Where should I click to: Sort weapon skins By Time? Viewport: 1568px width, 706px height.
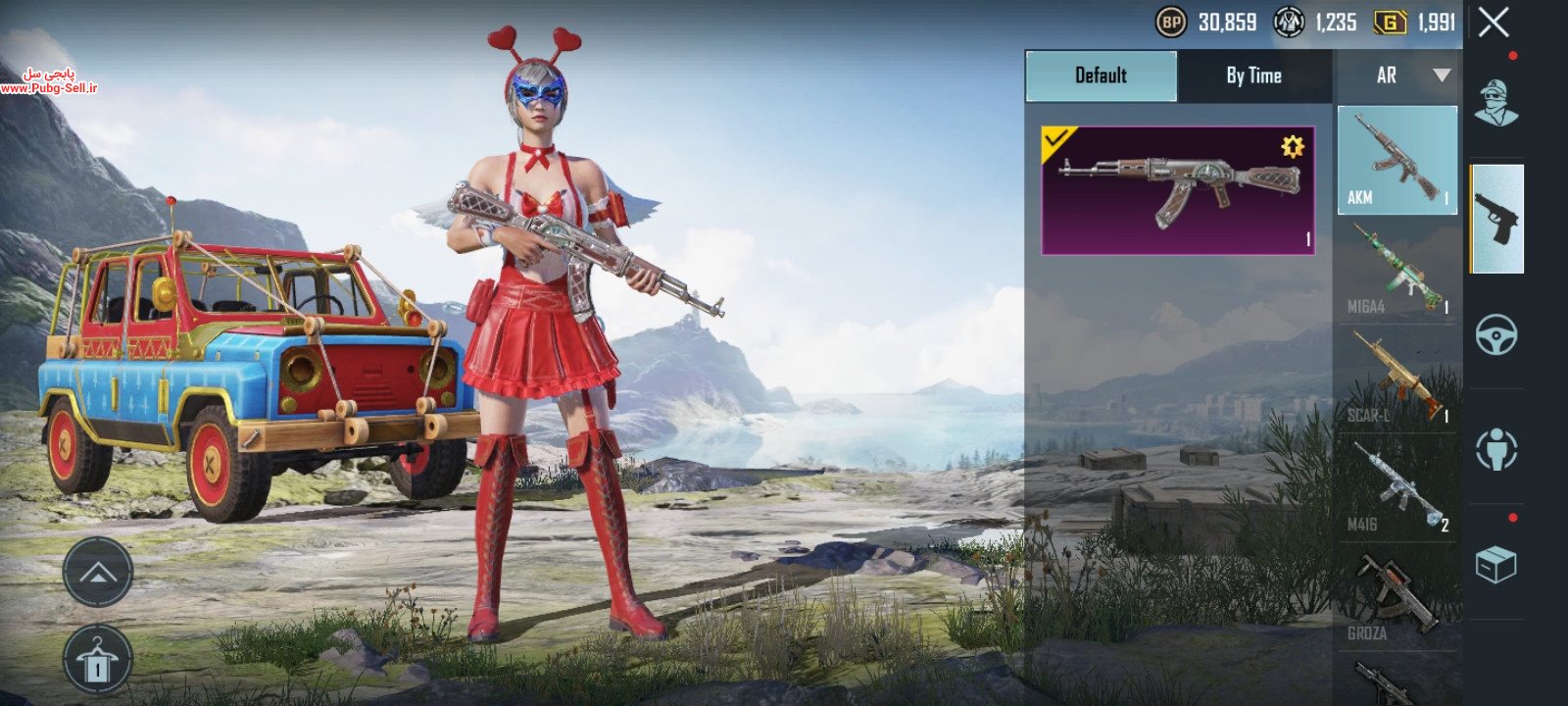click(x=1253, y=76)
